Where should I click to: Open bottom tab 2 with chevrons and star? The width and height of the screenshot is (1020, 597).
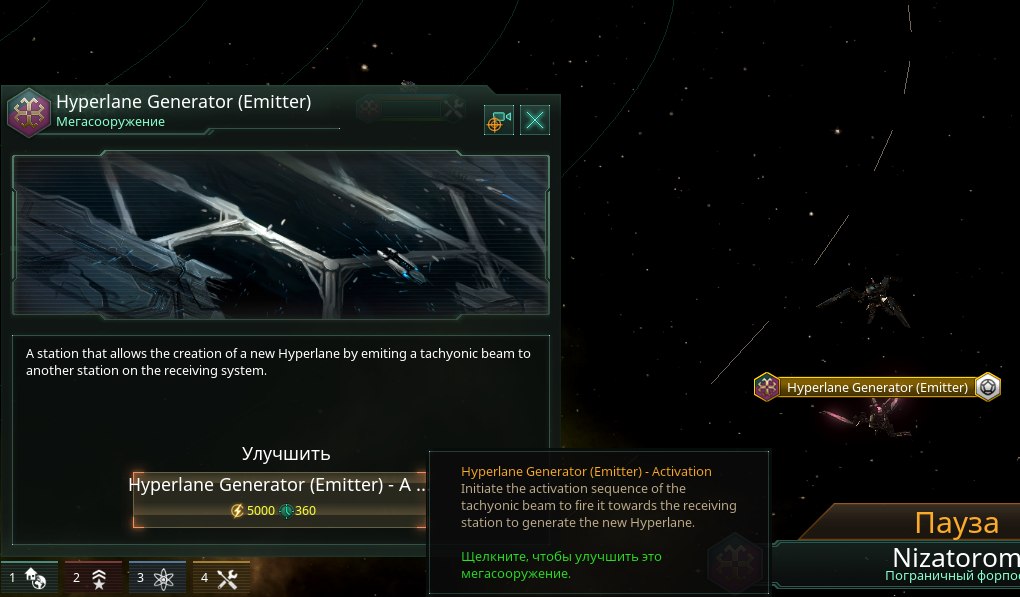pyautogui.click(x=90, y=577)
